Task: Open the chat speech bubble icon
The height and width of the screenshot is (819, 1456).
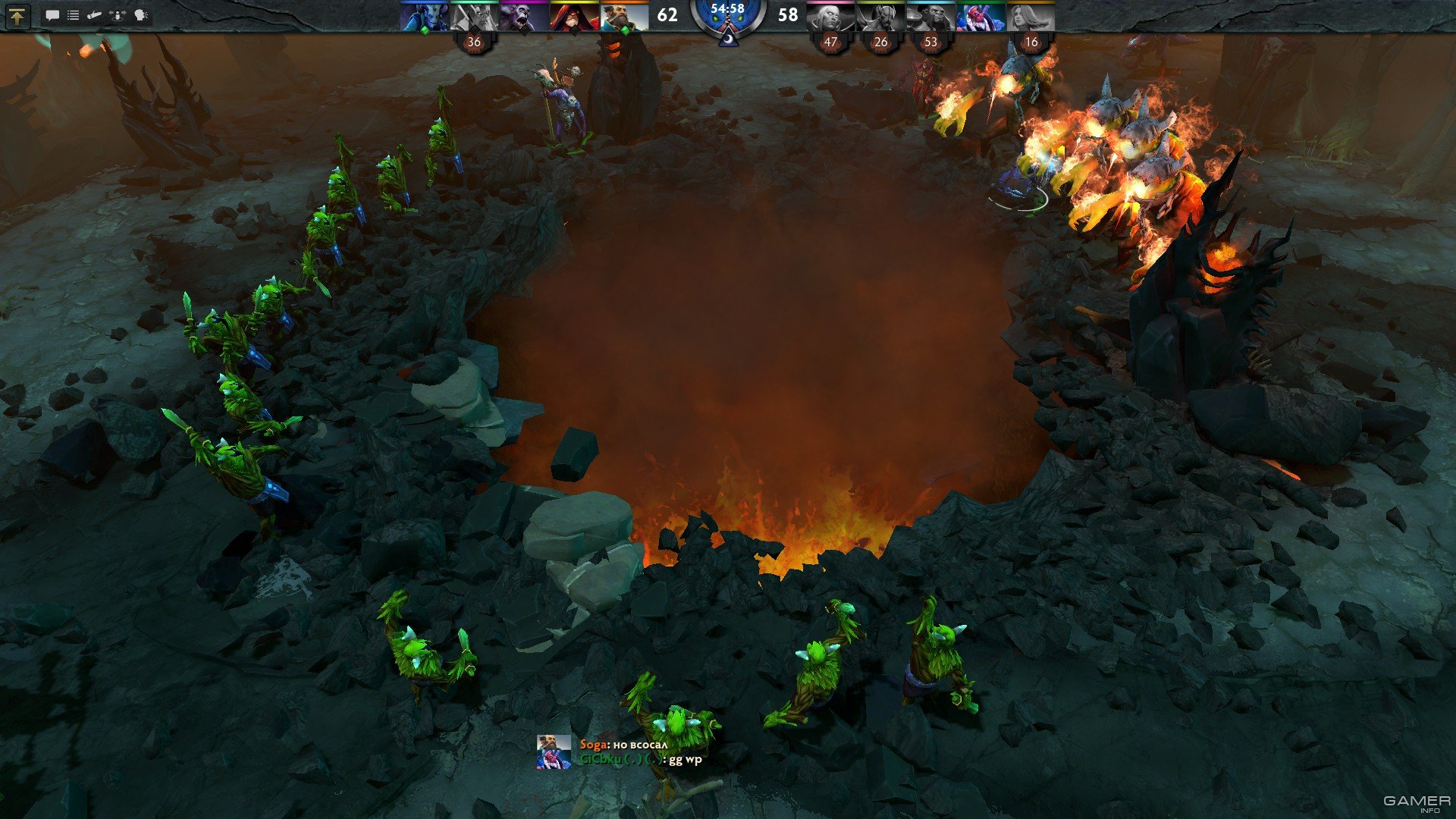Action: 52,15
